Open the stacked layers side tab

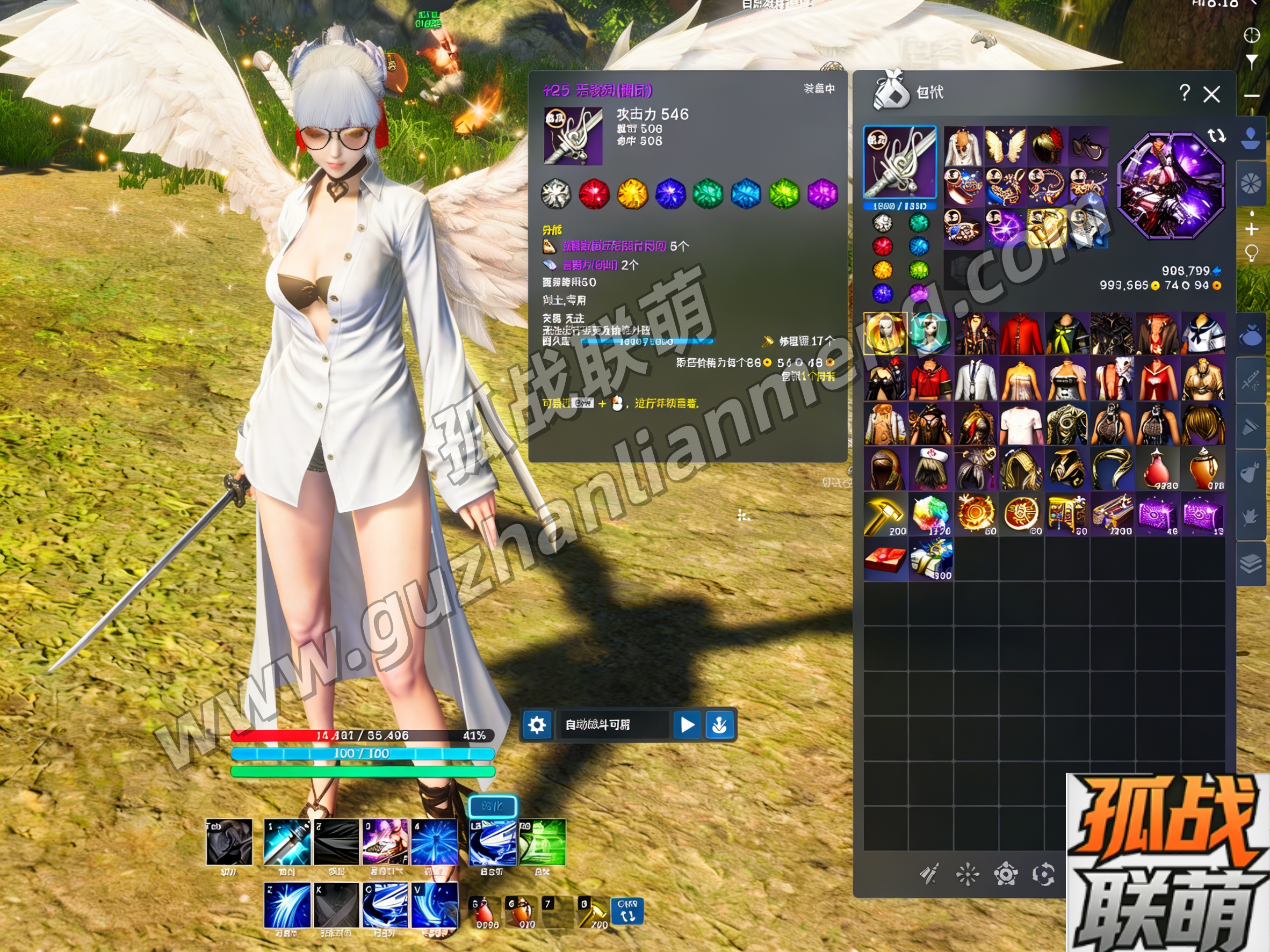coord(1251,563)
